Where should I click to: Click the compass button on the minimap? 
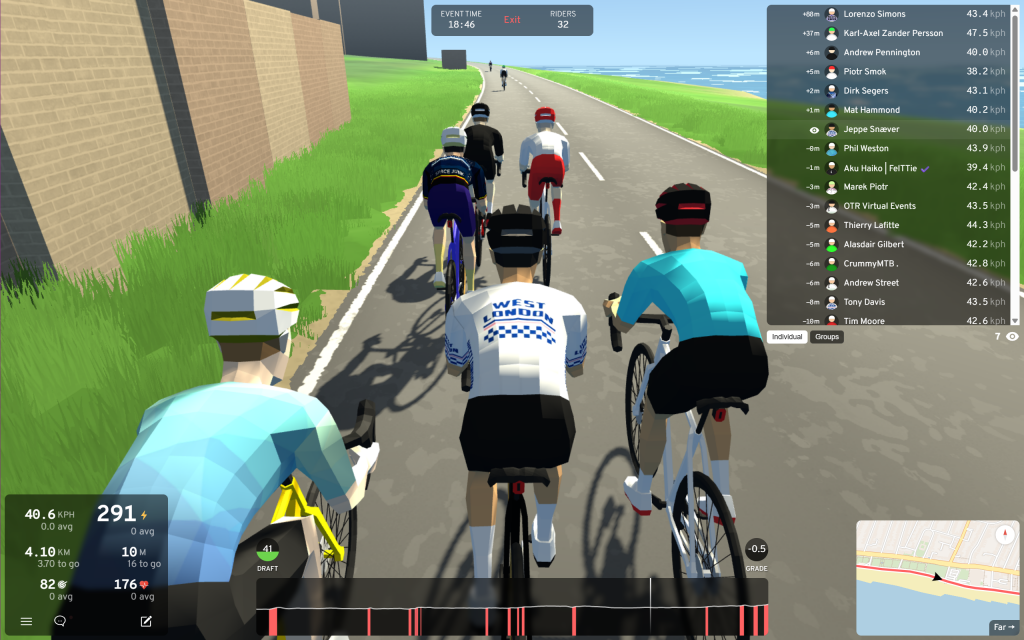[x=1005, y=535]
